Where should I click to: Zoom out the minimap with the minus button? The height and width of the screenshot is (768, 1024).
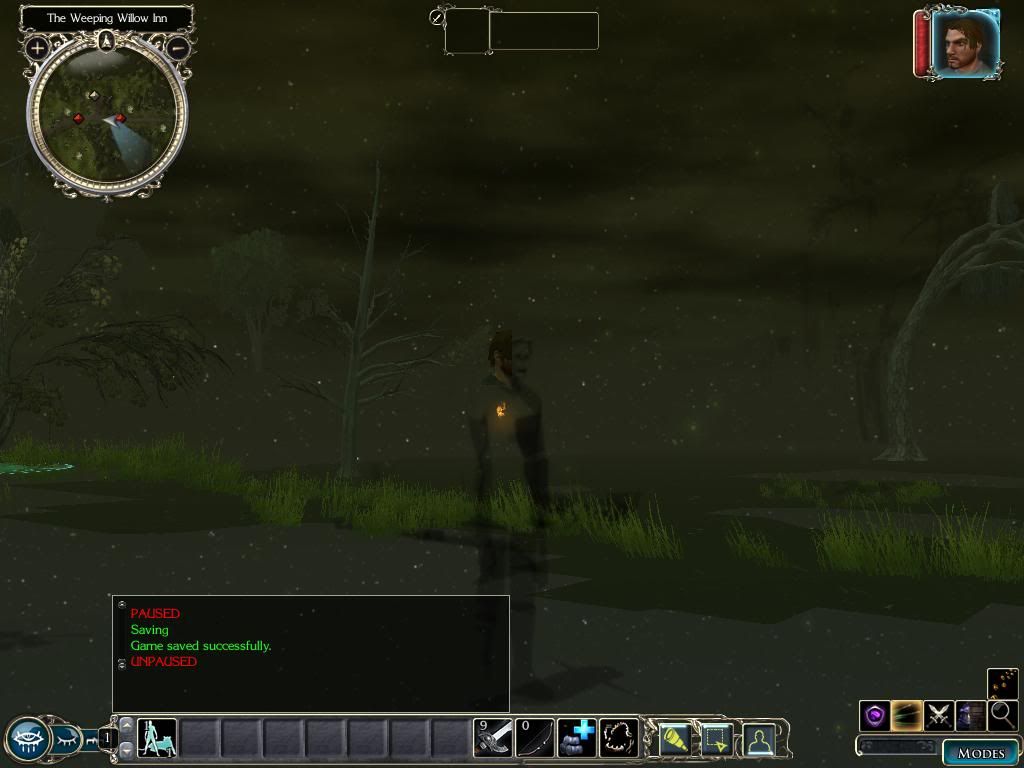coord(178,47)
